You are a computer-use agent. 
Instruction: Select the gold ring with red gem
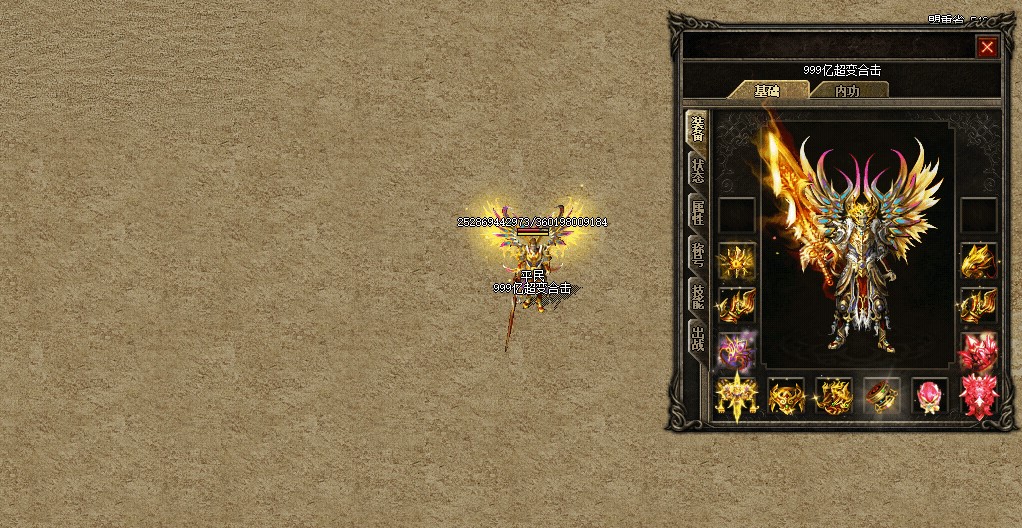882,396
